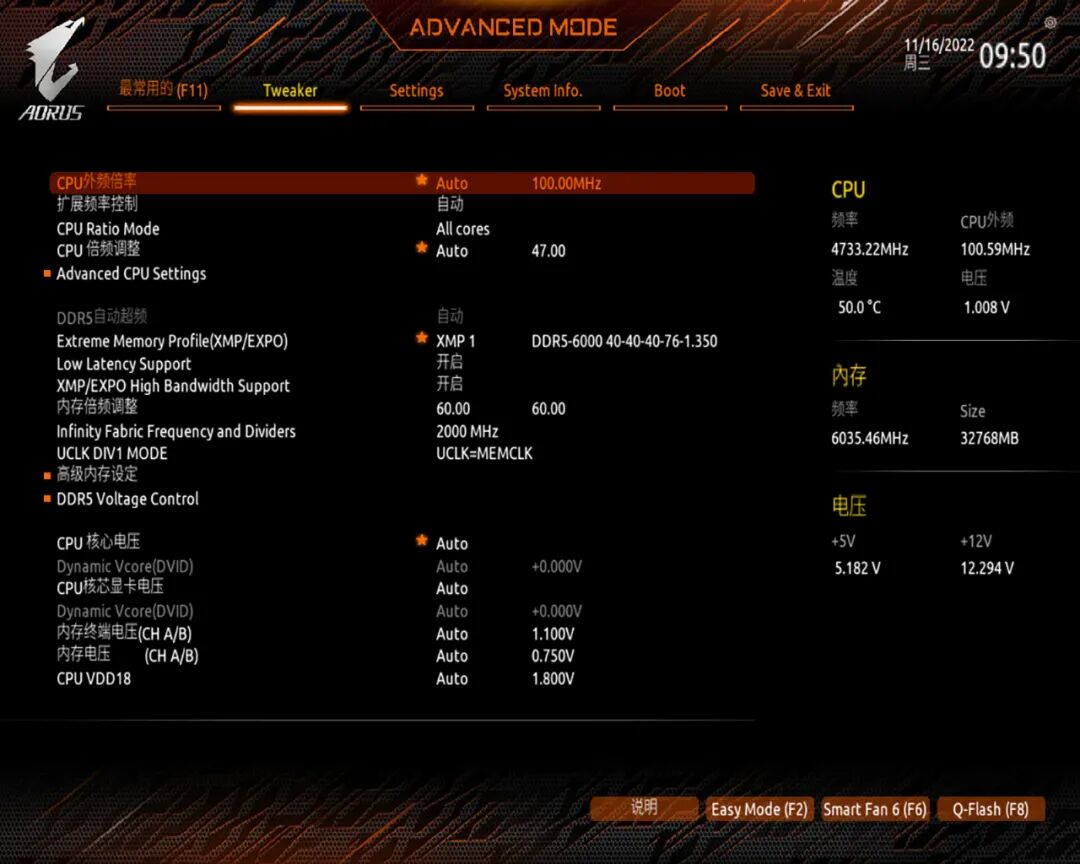Image resolution: width=1080 pixels, height=864 pixels.
Task: Open the System Info. tab
Action: 542,91
